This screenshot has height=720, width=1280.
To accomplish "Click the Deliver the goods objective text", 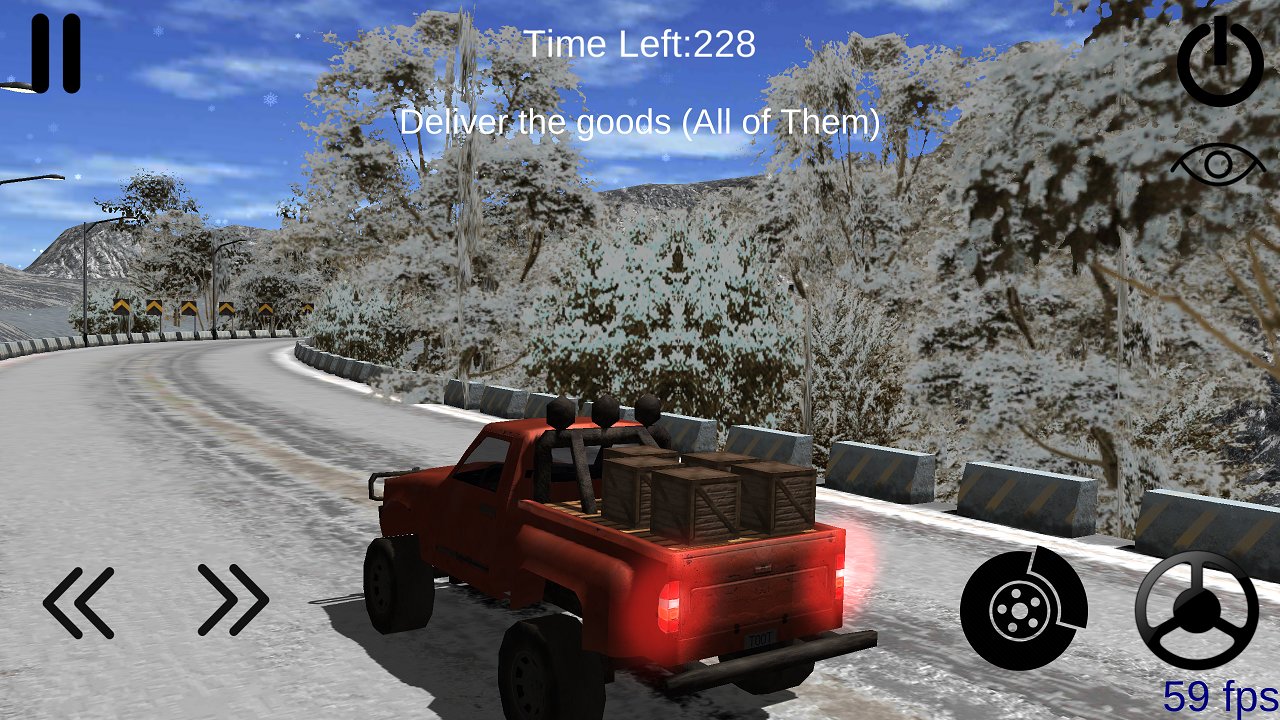I will coord(640,124).
